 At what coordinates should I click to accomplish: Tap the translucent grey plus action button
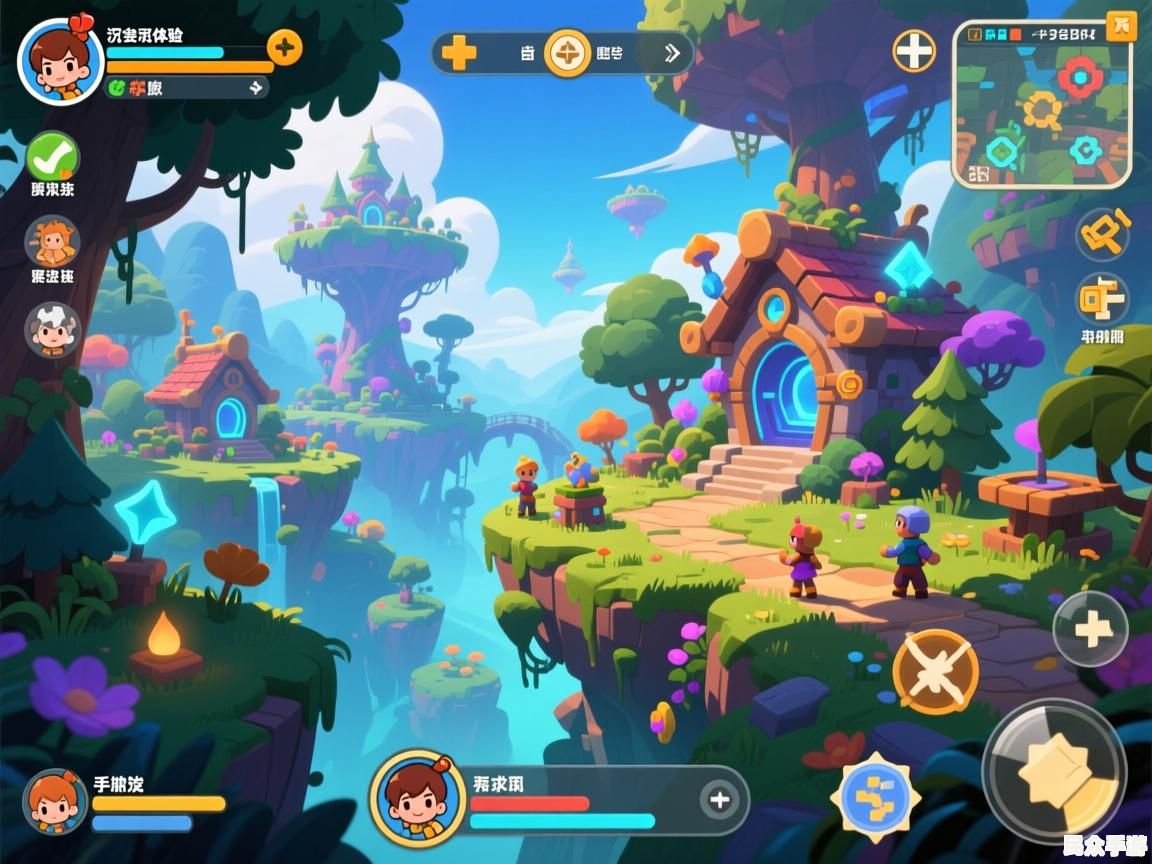[1091, 630]
